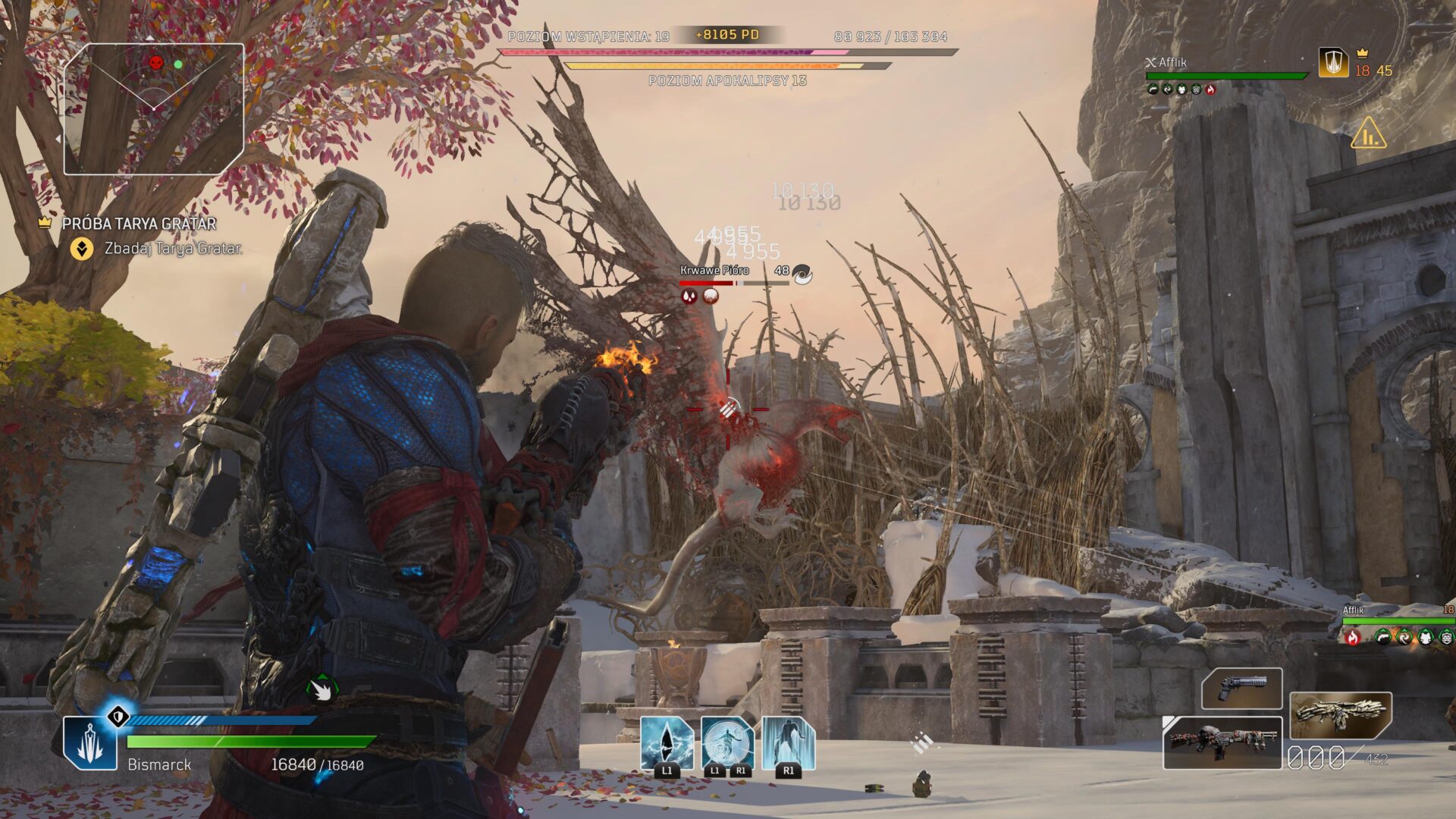Select the Próba Tarya Gratar quest tracker
Screen dimensions: 1456x819
click(139, 224)
